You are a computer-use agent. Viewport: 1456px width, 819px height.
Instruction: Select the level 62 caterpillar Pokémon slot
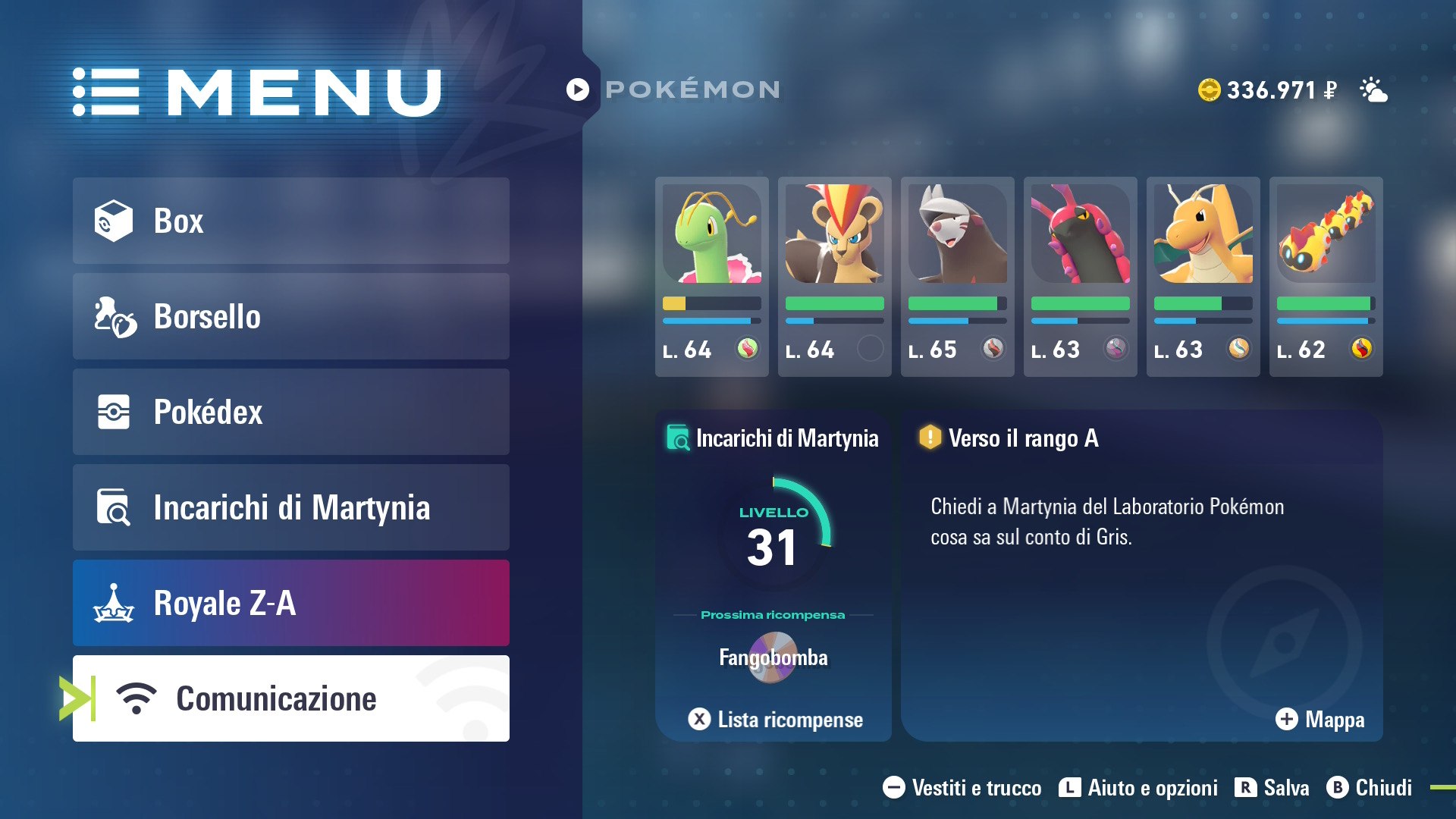[x=1326, y=276]
